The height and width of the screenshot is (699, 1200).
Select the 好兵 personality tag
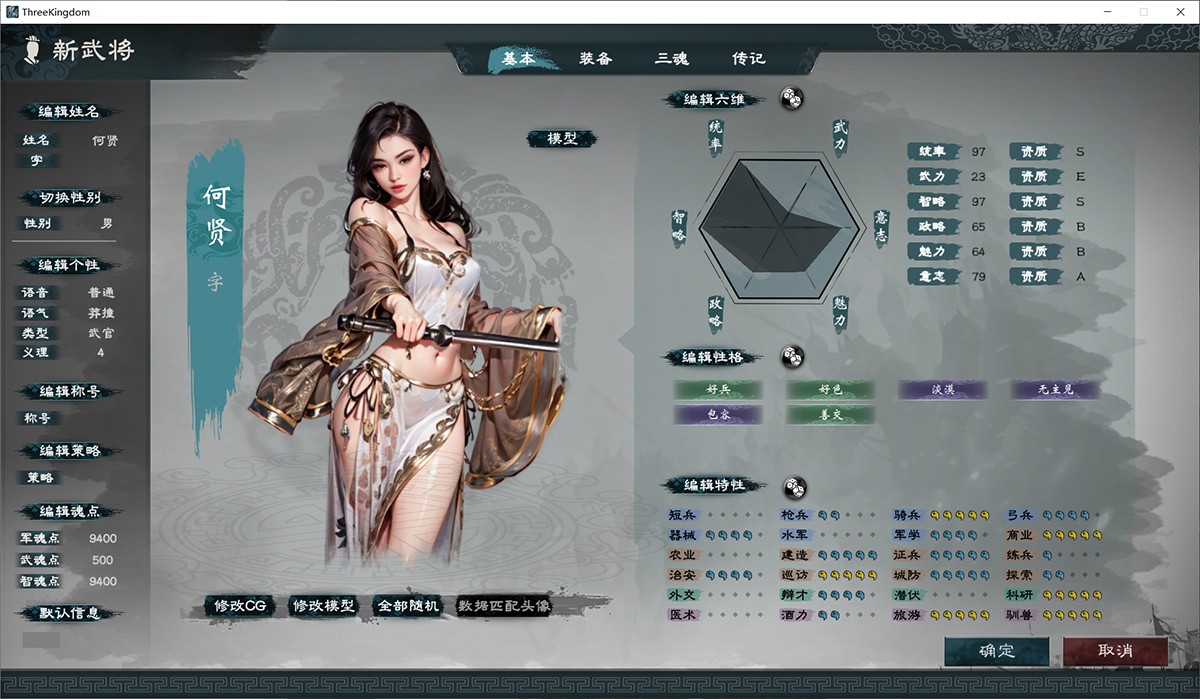(x=717, y=389)
